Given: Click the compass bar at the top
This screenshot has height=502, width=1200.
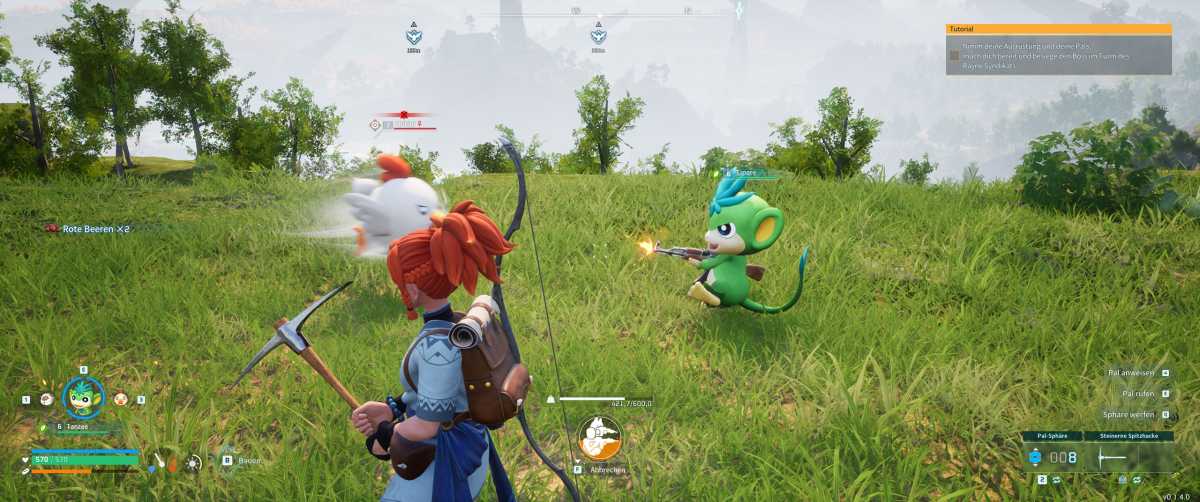Looking at the screenshot, I should point(600,12).
